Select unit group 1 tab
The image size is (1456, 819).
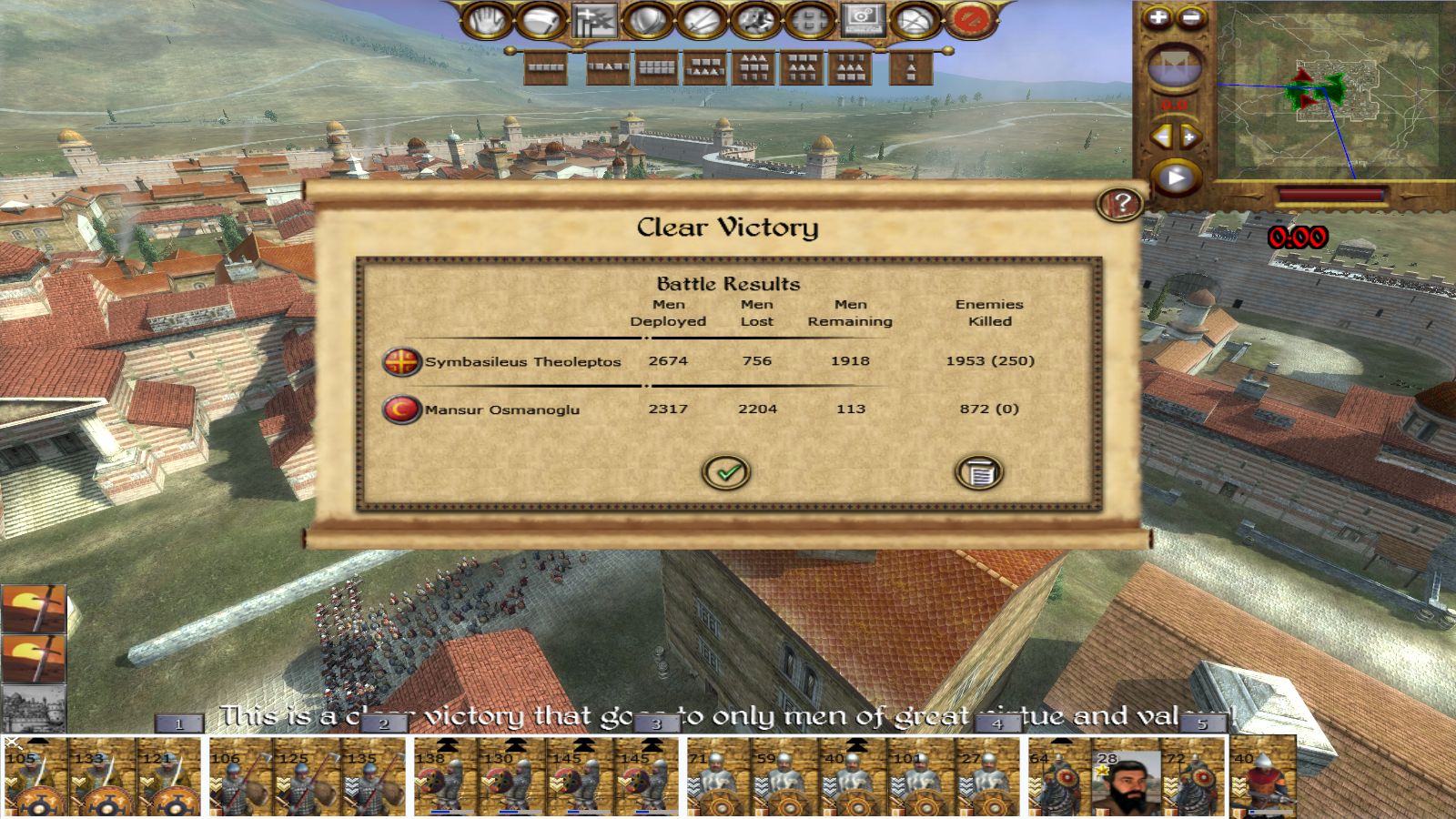click(x=179, y=724)
